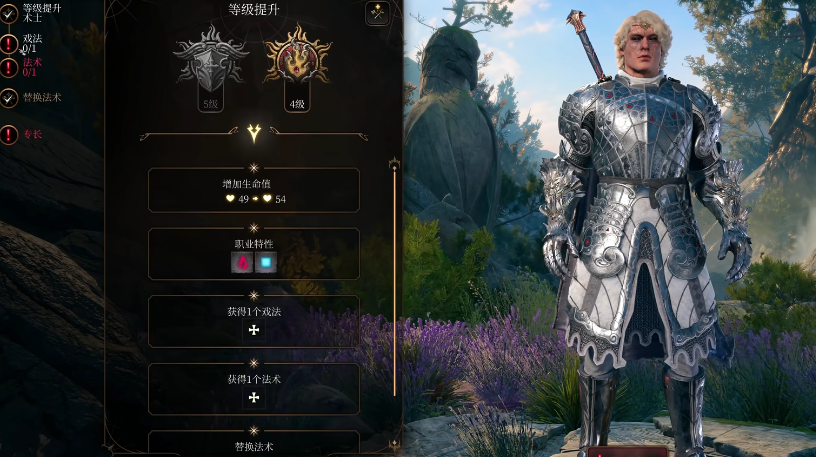Screen dimensions: 816x457
Task: Select the golden sorcerer level 4 emblem
Action: click(297, 60)
